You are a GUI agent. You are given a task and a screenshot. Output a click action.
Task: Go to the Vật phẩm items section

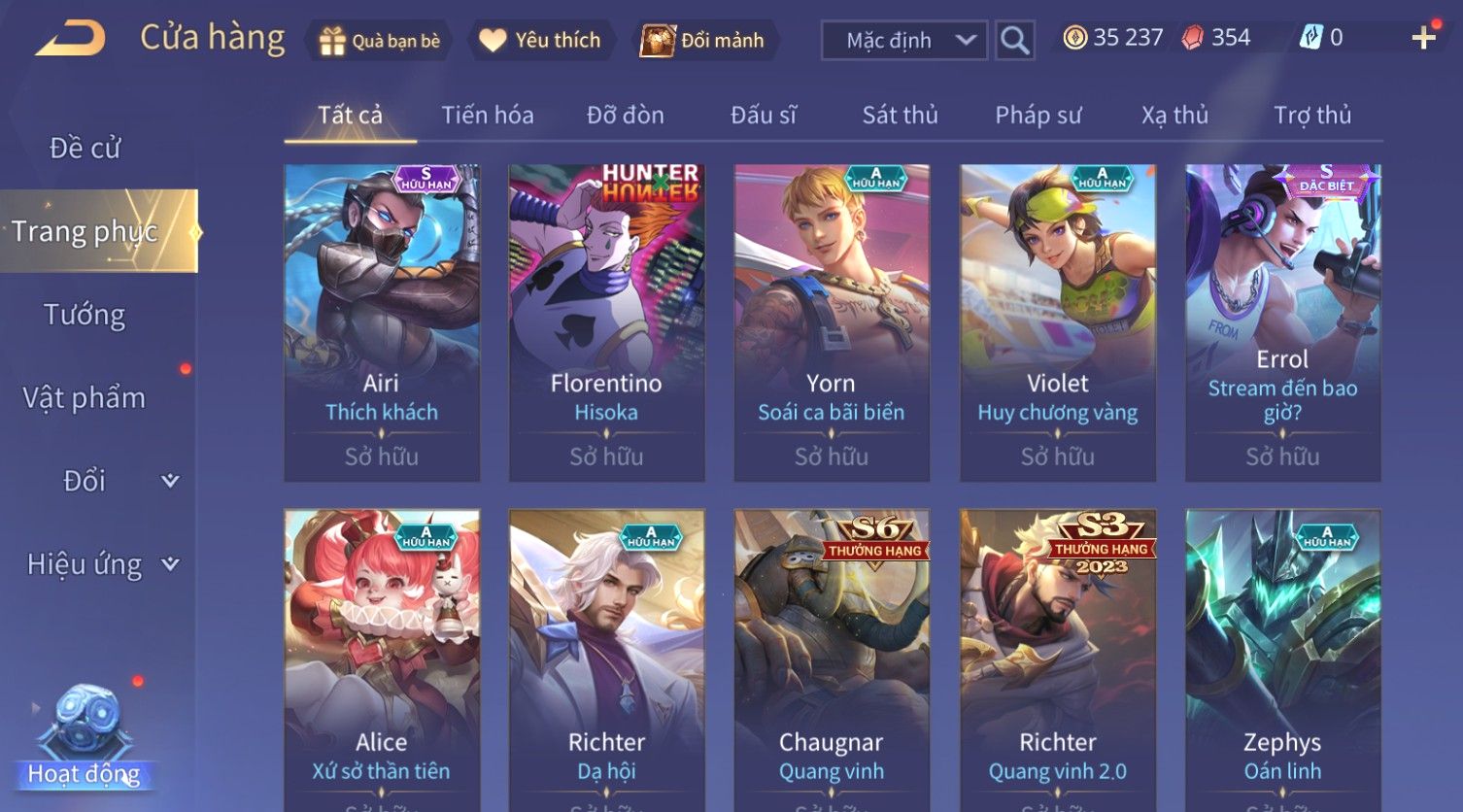click(x=85, y=398)
